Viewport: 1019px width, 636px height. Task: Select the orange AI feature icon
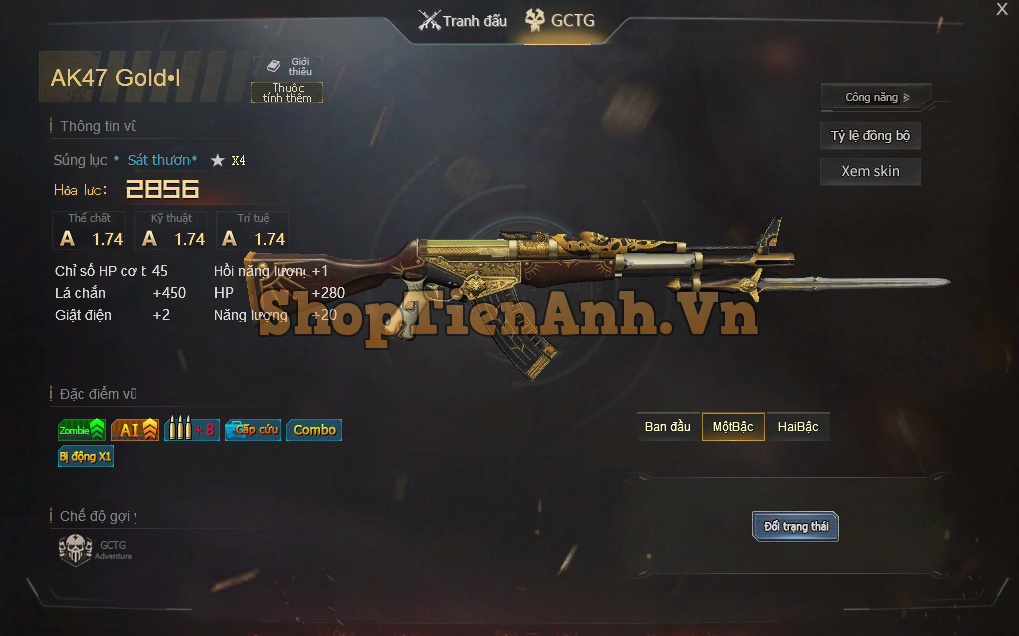pos(134,430)
